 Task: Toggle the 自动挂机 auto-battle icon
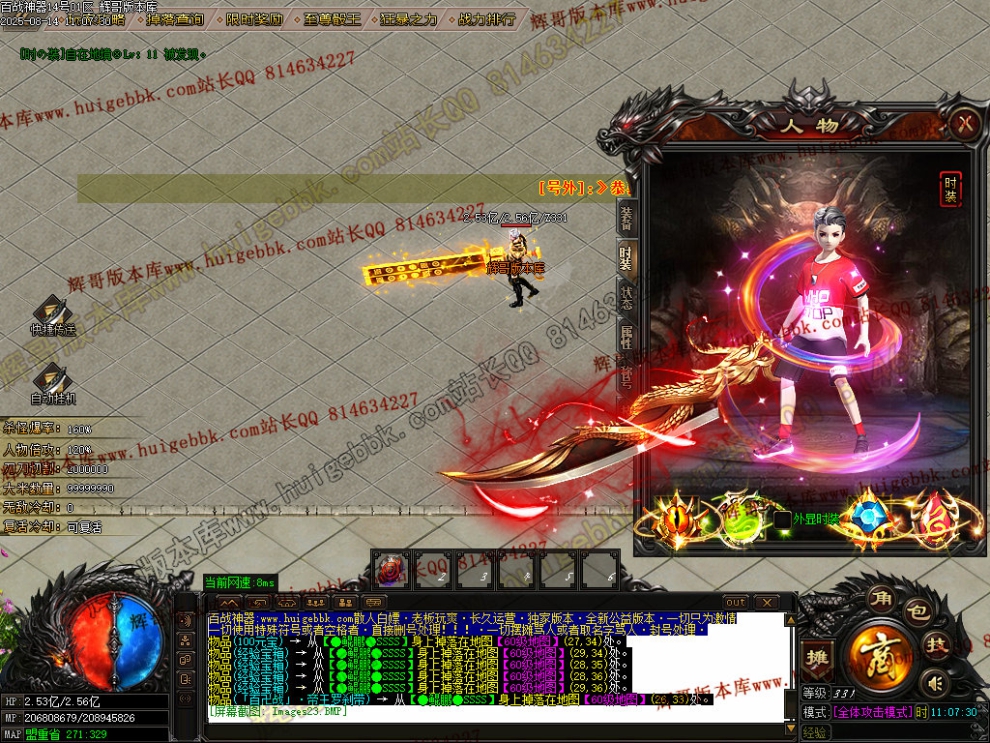52,384
